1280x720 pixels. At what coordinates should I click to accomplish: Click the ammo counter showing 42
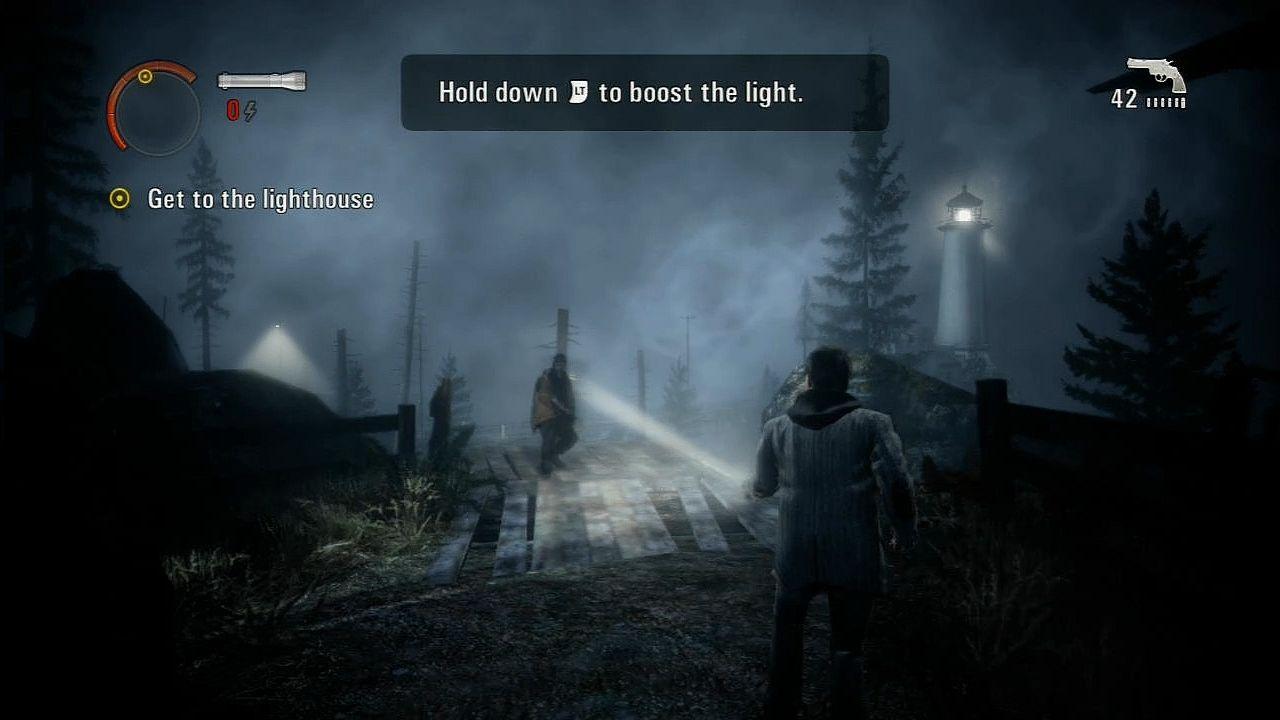1124,100
